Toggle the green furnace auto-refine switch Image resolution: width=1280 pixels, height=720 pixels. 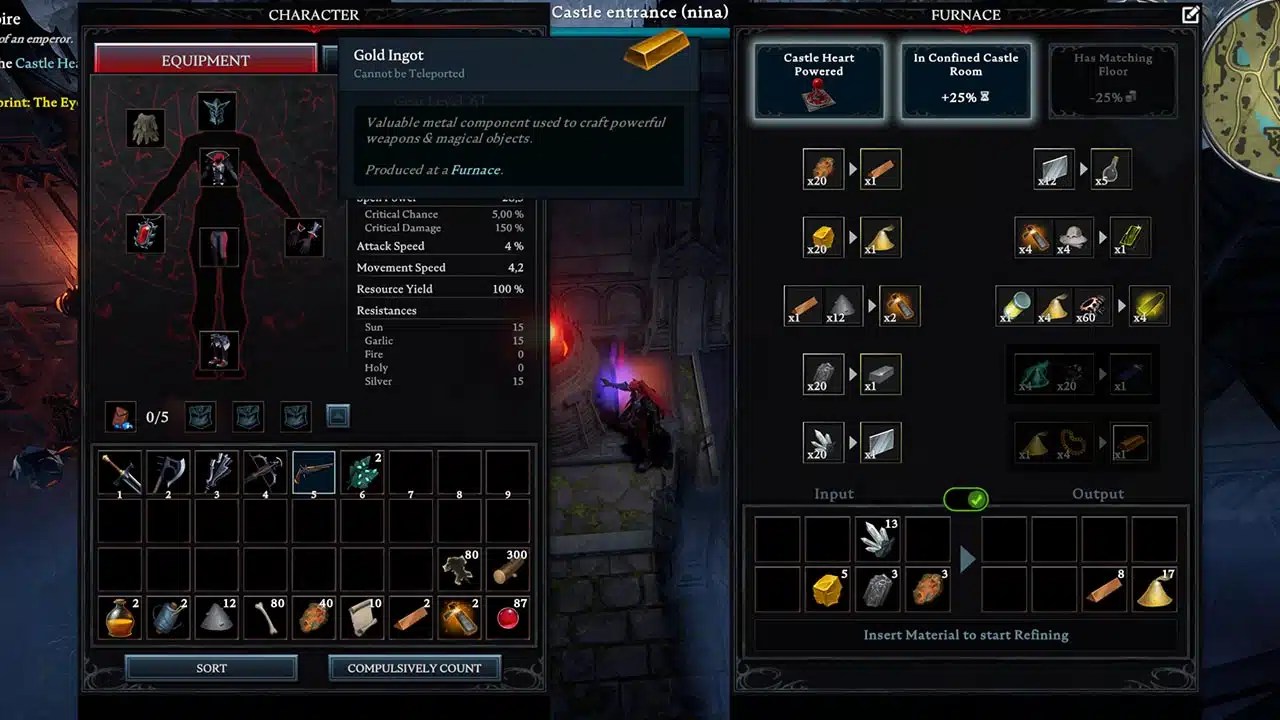(965, 499)
